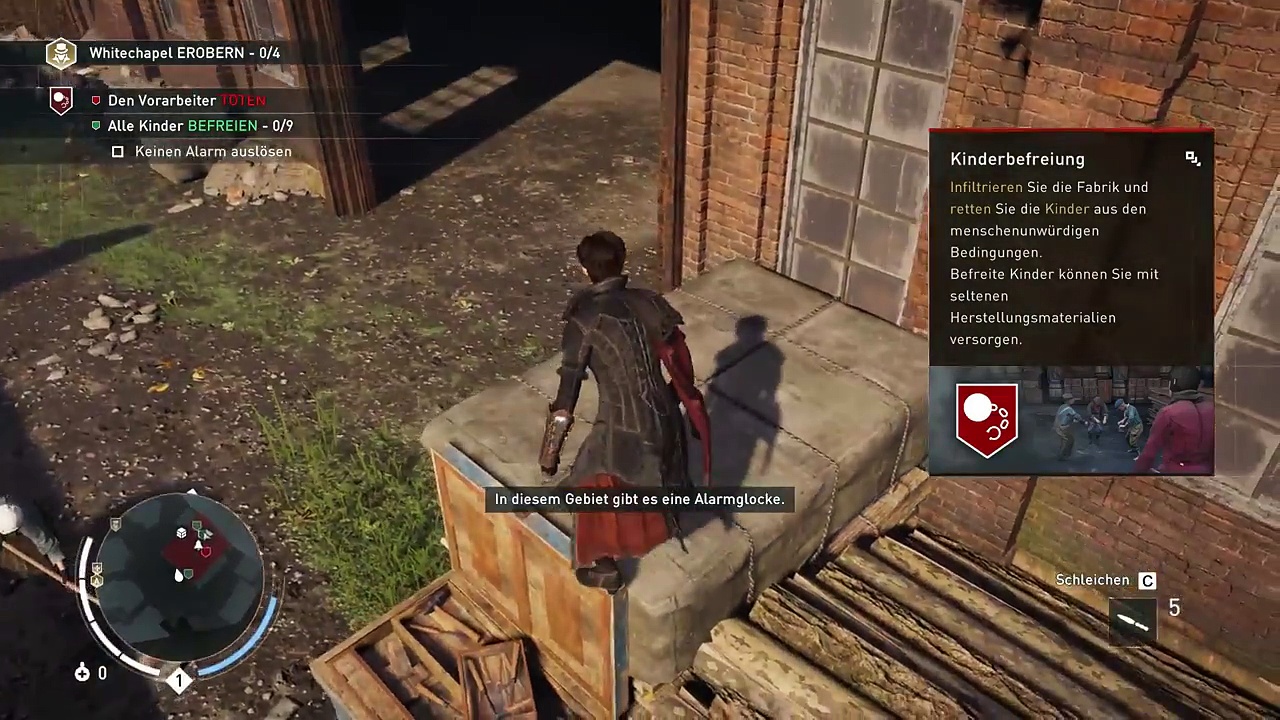1280x720 pixels.
Task: Select the throwing knife weapon slot
Action: coord(1132,620)
